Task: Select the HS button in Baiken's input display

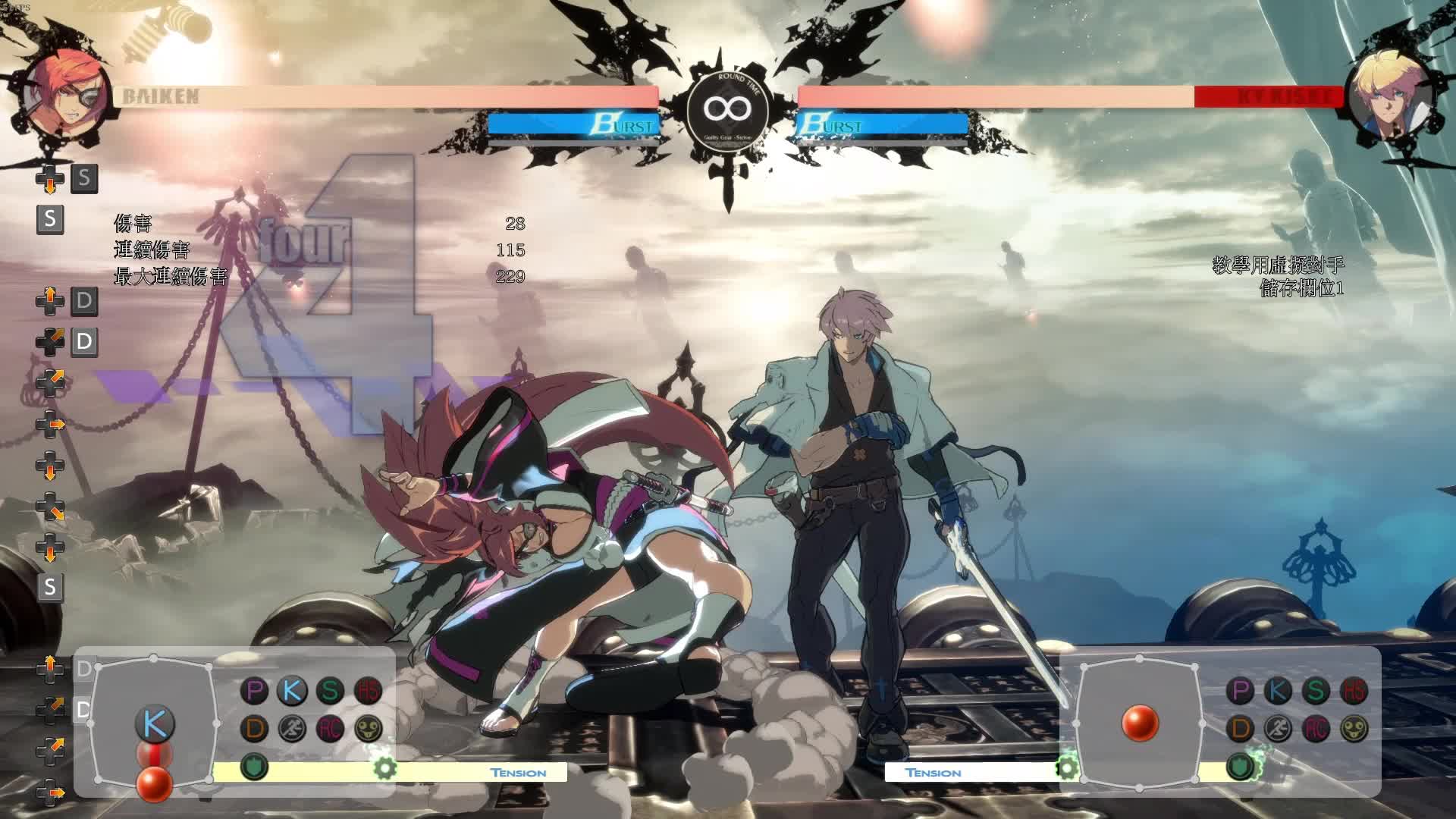Action: (x=368, y=691)
